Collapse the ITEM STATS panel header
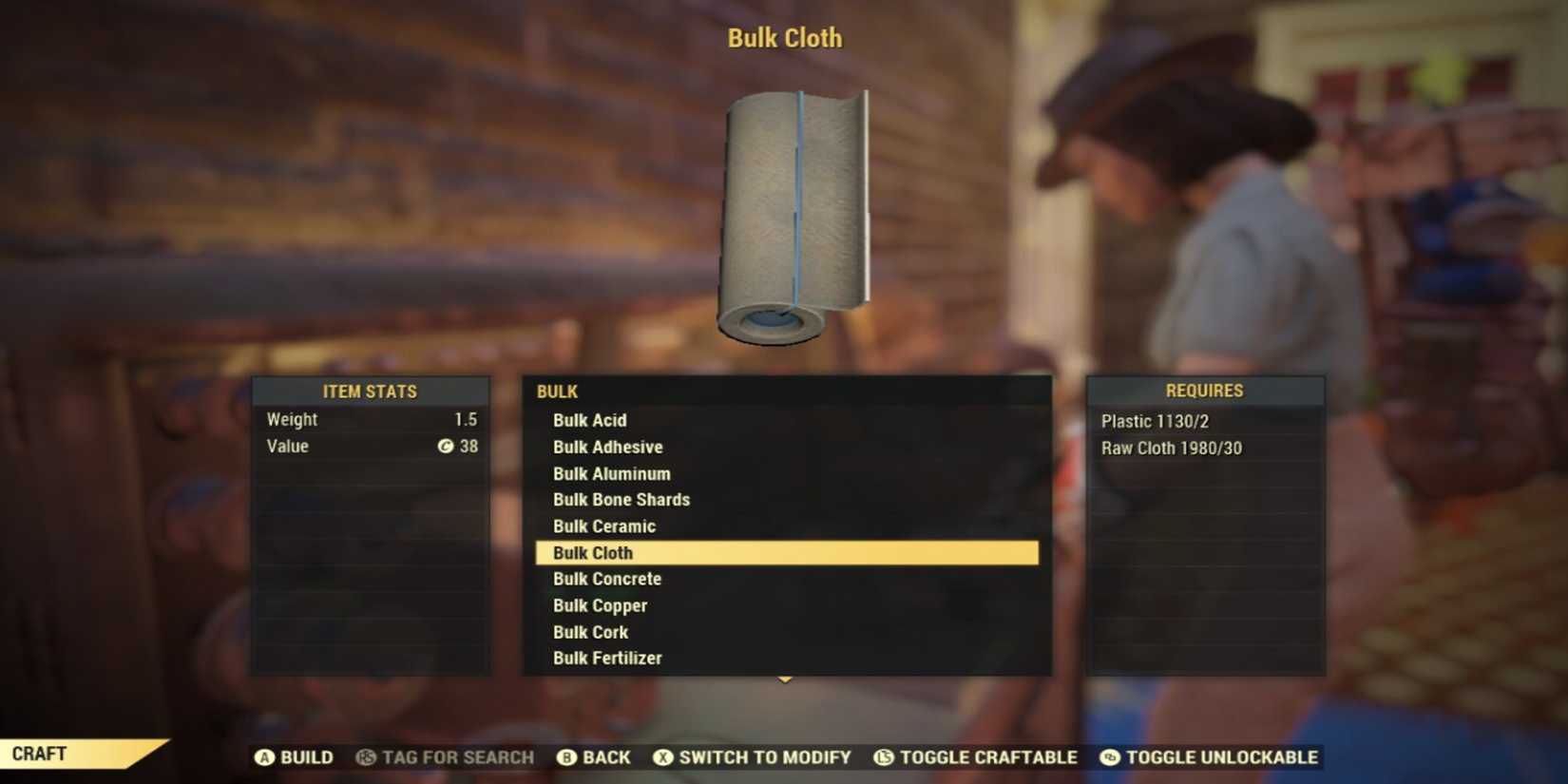This screenshot has width=1568, height=784. point(371,391)
